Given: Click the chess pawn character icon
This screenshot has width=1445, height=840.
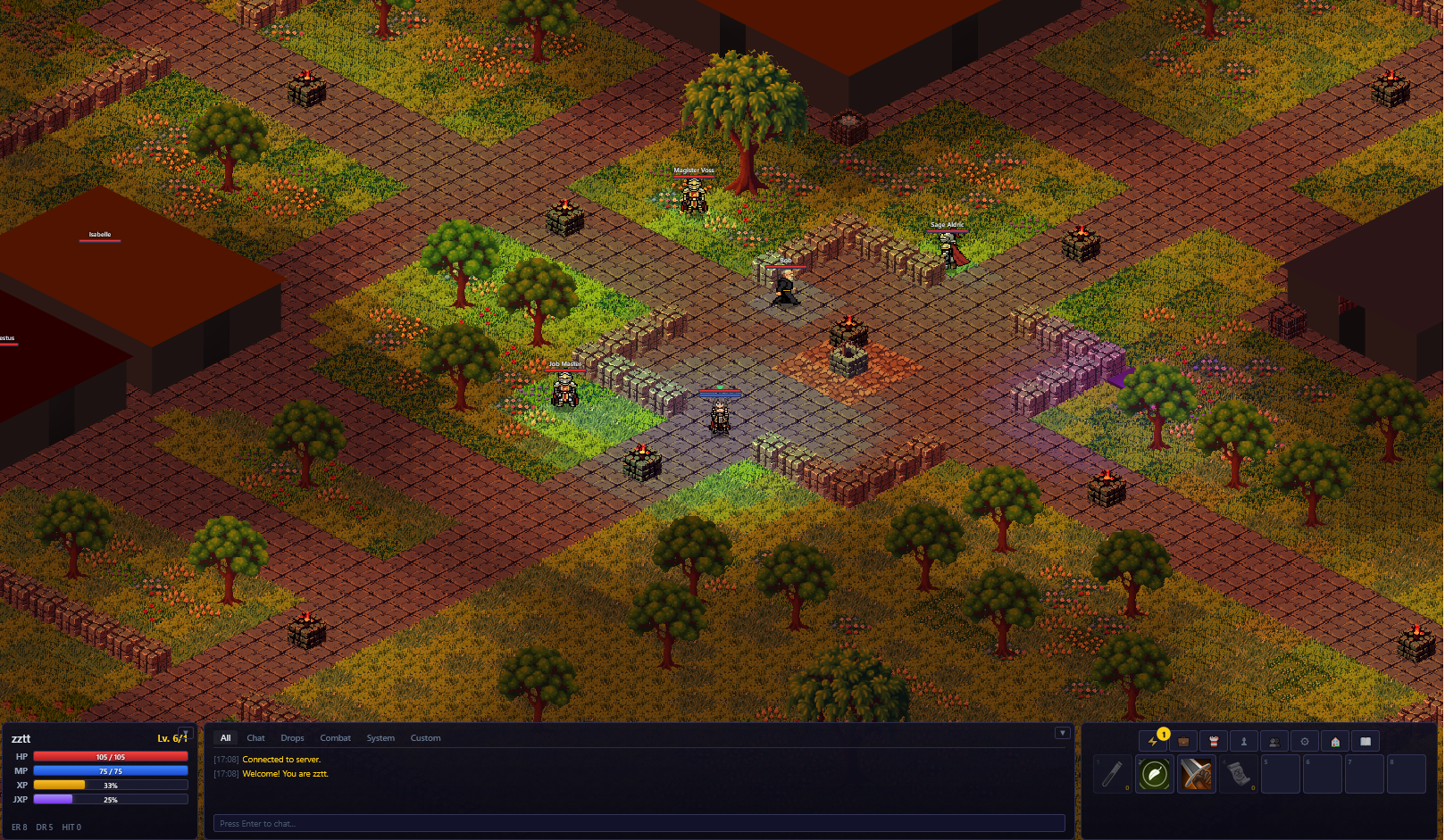Looking at the screenshot, I should click(x=1243, y=741).
